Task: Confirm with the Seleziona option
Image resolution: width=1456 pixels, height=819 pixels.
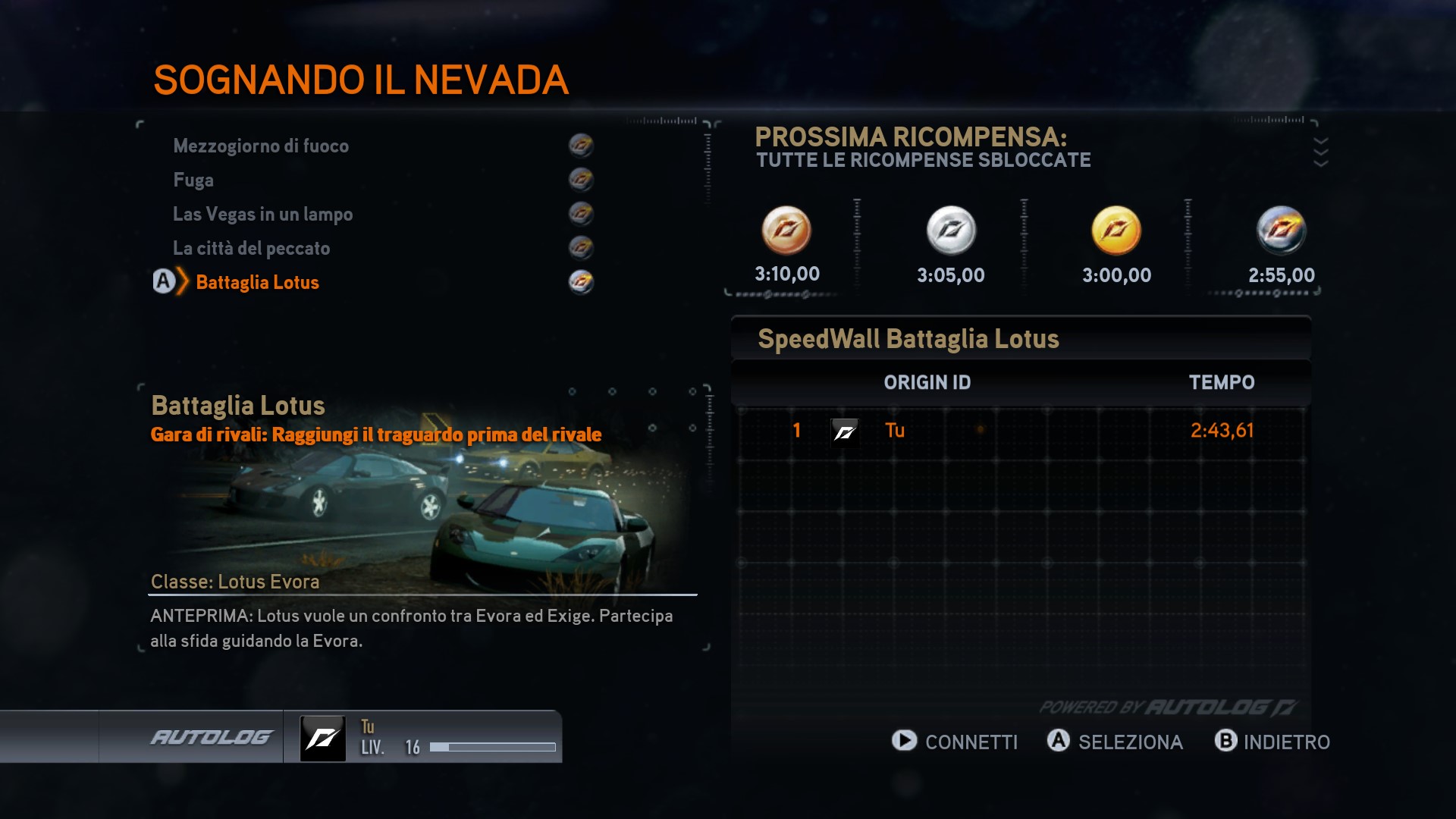Action: click(1115, 742)
